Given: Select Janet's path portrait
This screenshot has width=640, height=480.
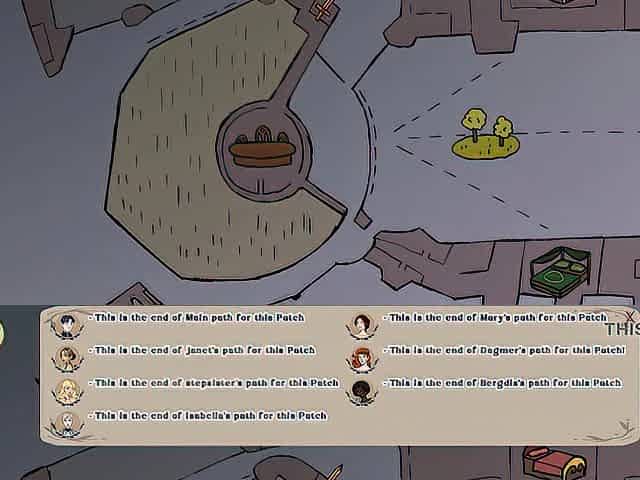Looking at the screenshot, I should [67, 356].
